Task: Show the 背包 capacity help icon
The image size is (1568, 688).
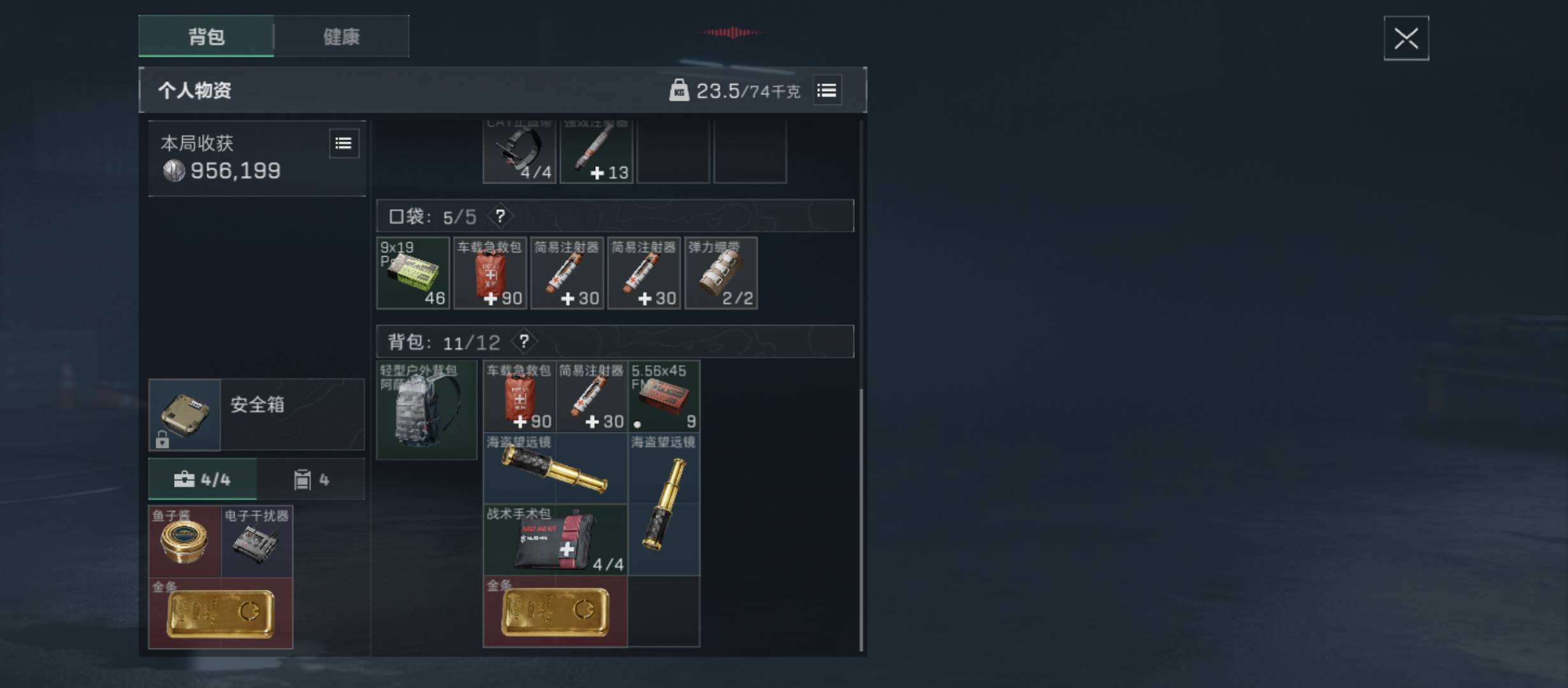Action: click(x=524, y=342)
